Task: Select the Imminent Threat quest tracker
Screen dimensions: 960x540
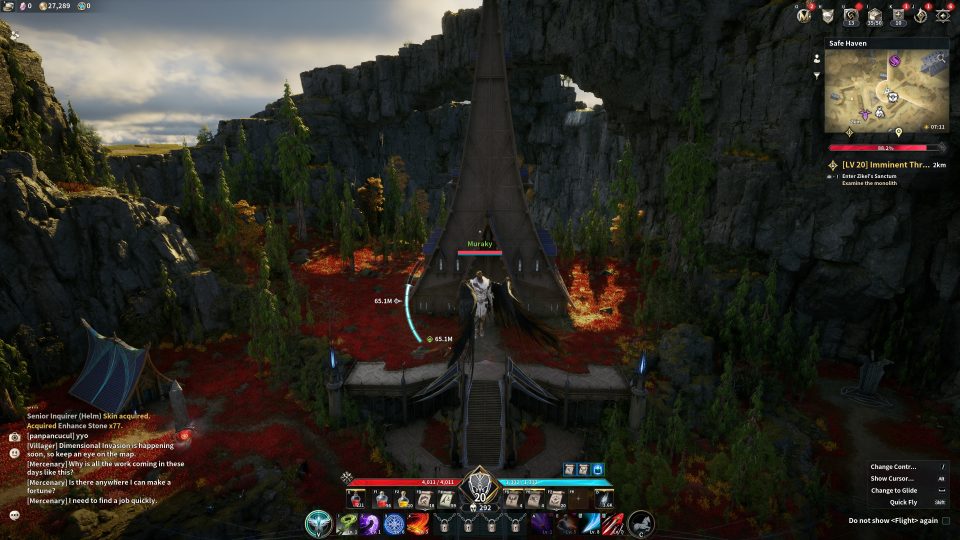Action: 888,164
